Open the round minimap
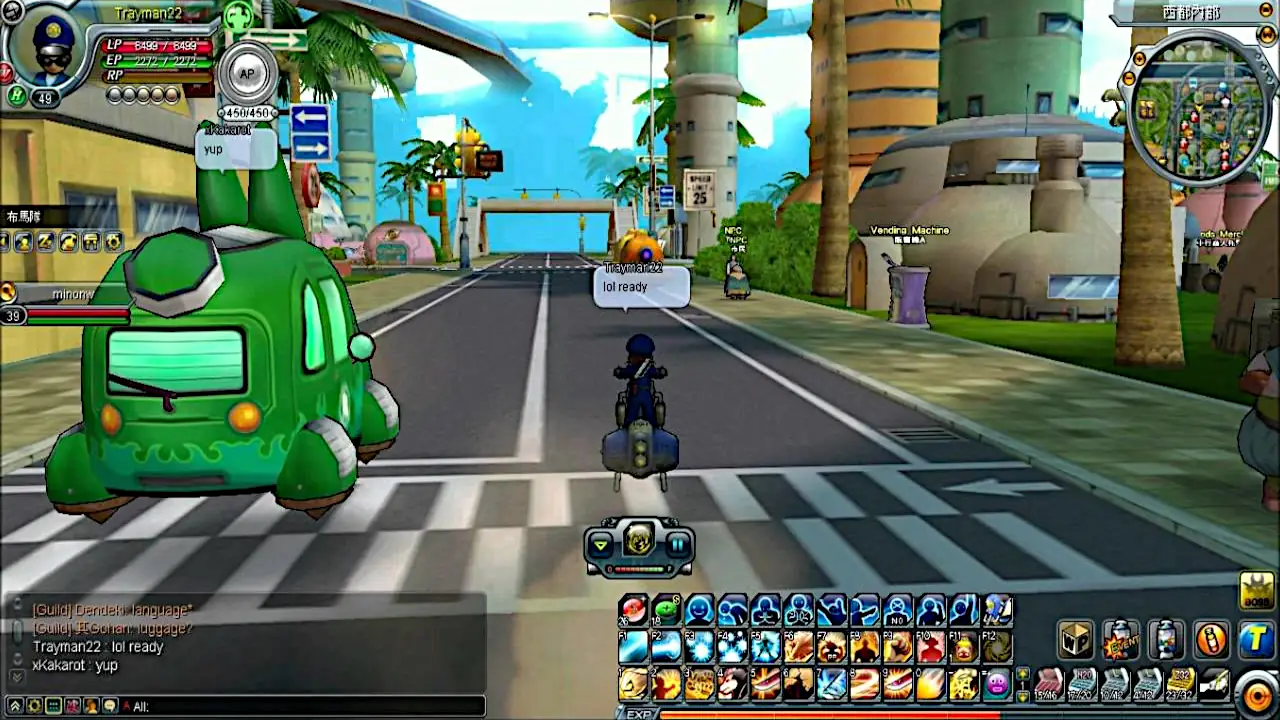 [1198, 108]
